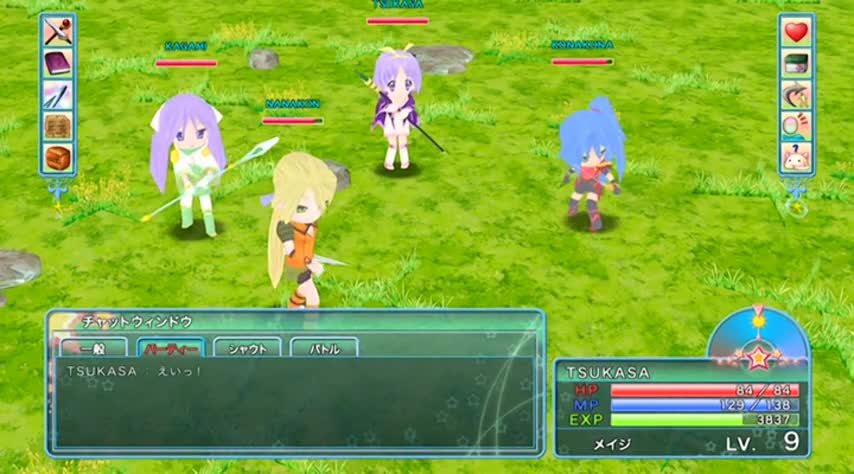Open the purple book icon
Viewport: 854px width, 474px height.
58,64
